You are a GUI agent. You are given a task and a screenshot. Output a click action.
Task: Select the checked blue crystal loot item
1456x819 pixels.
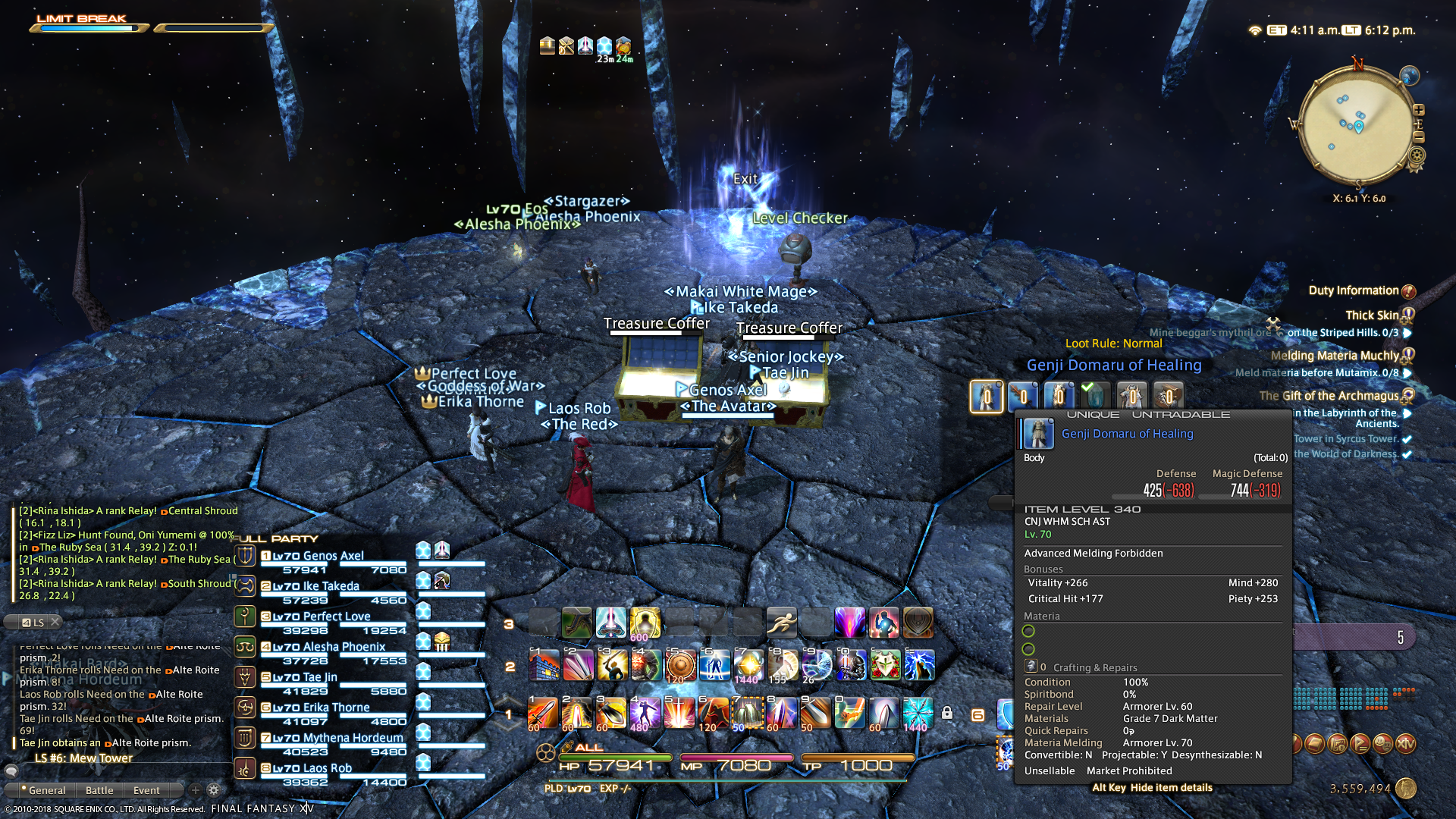point(1095,396)
